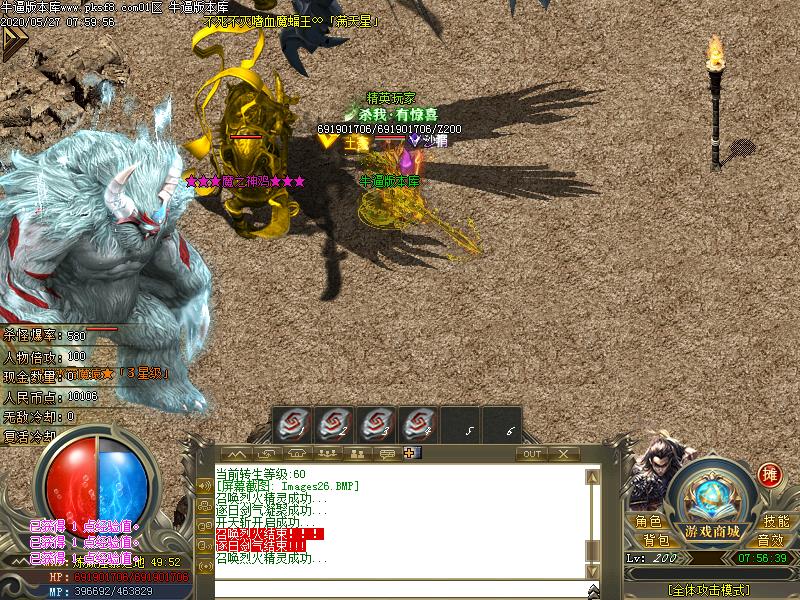Click the OUT button above chat

coord(532,454)
